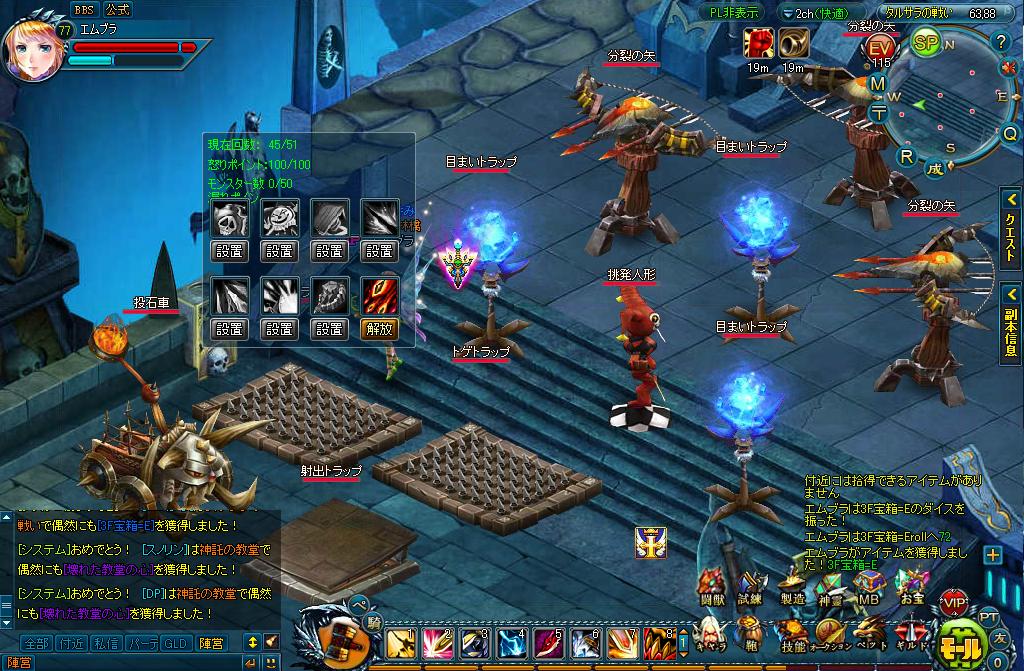The height and width of the screenshot is (671, 1024).
Task: Click the green SP button
Action: [x=926, y=42]
